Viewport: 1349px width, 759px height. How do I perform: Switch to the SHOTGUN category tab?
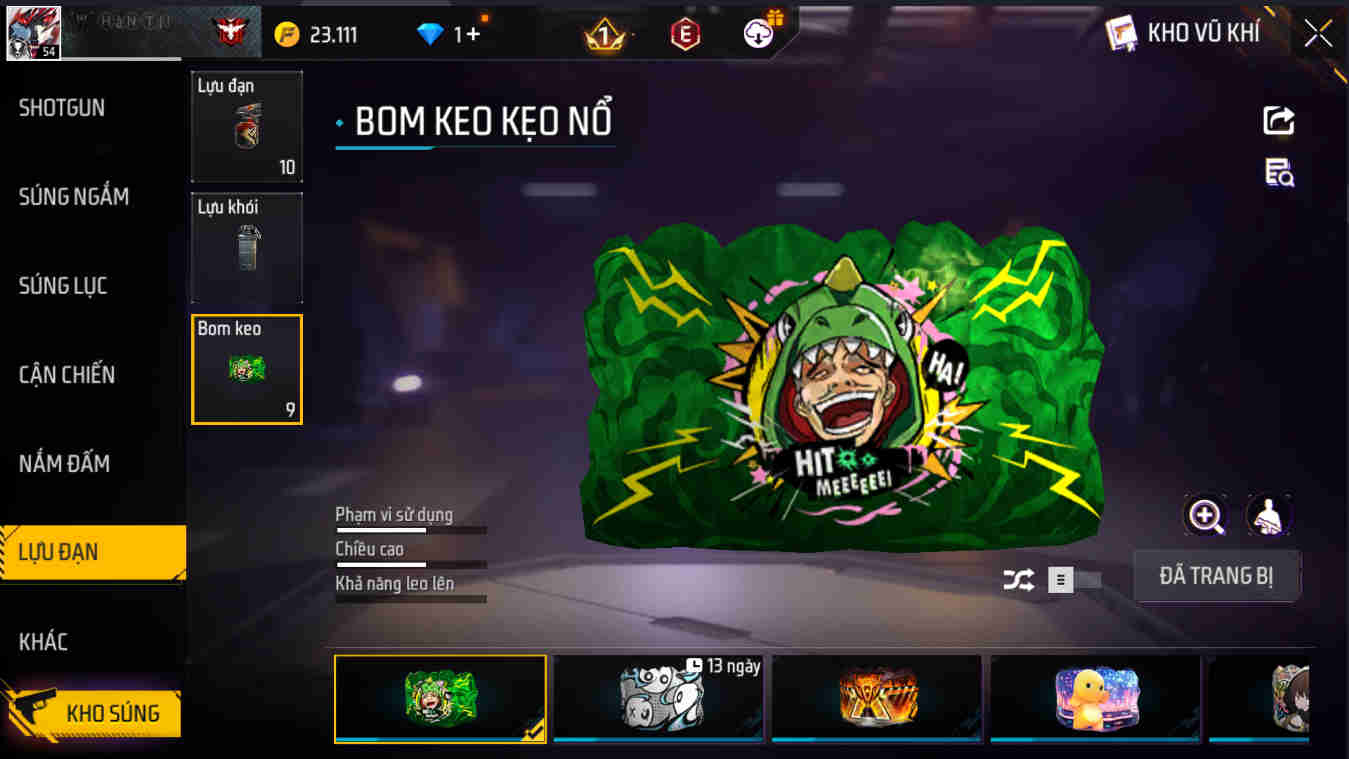[x=62, y=108]
